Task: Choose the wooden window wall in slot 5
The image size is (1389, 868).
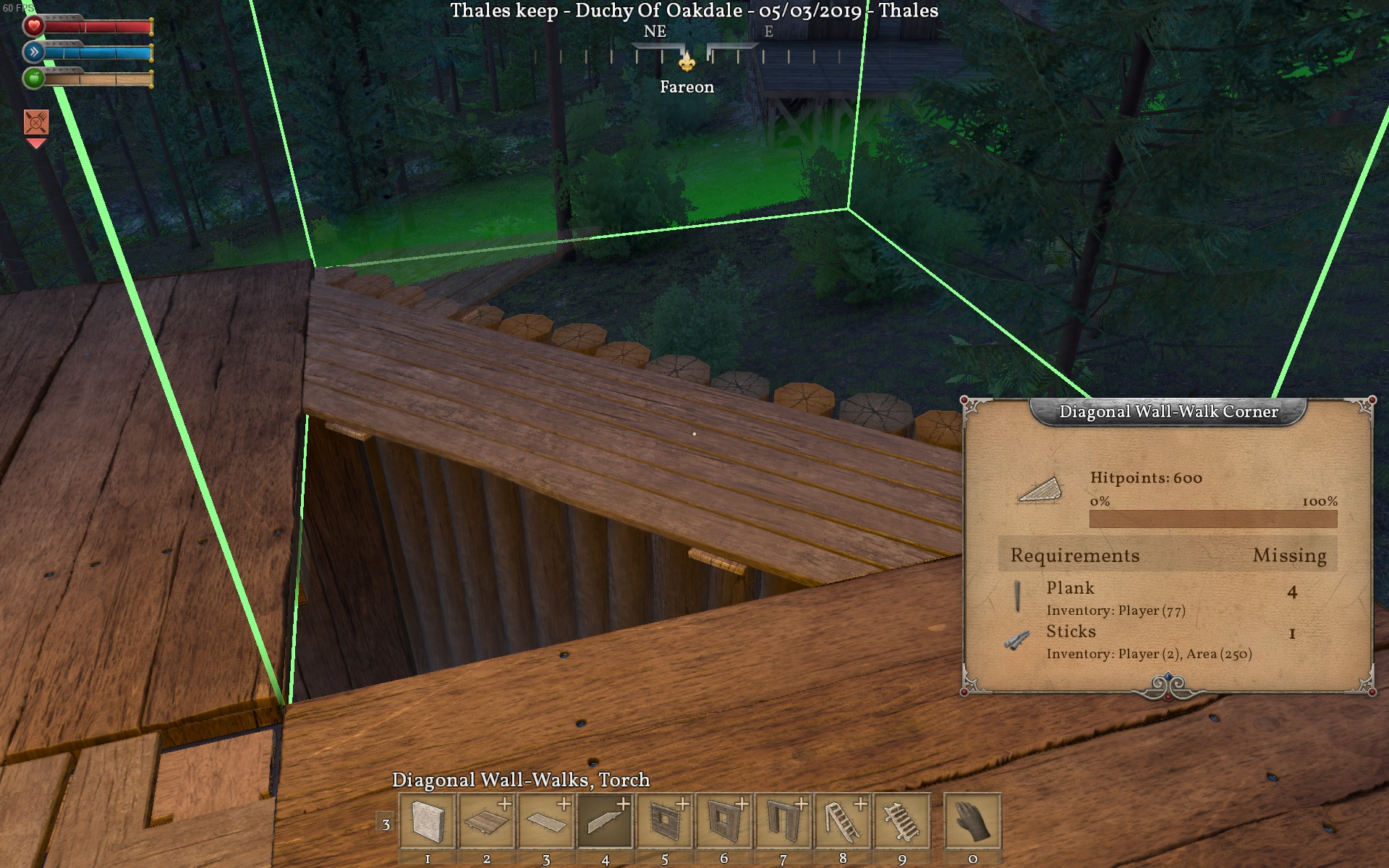Action: (665, 822)
